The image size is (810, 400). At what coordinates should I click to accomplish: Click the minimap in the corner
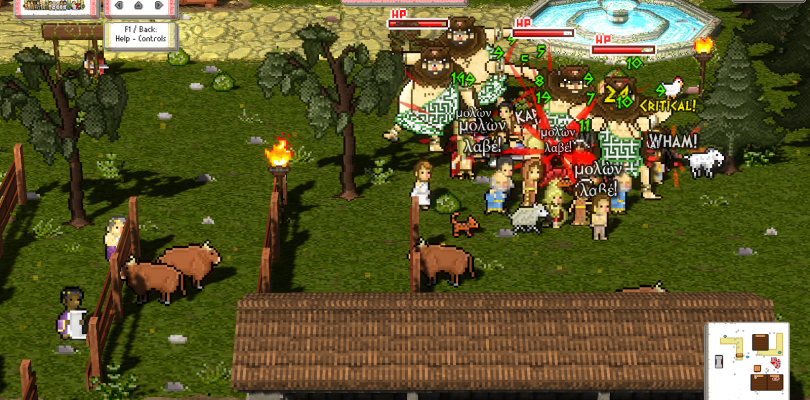(x=757, y=359)
